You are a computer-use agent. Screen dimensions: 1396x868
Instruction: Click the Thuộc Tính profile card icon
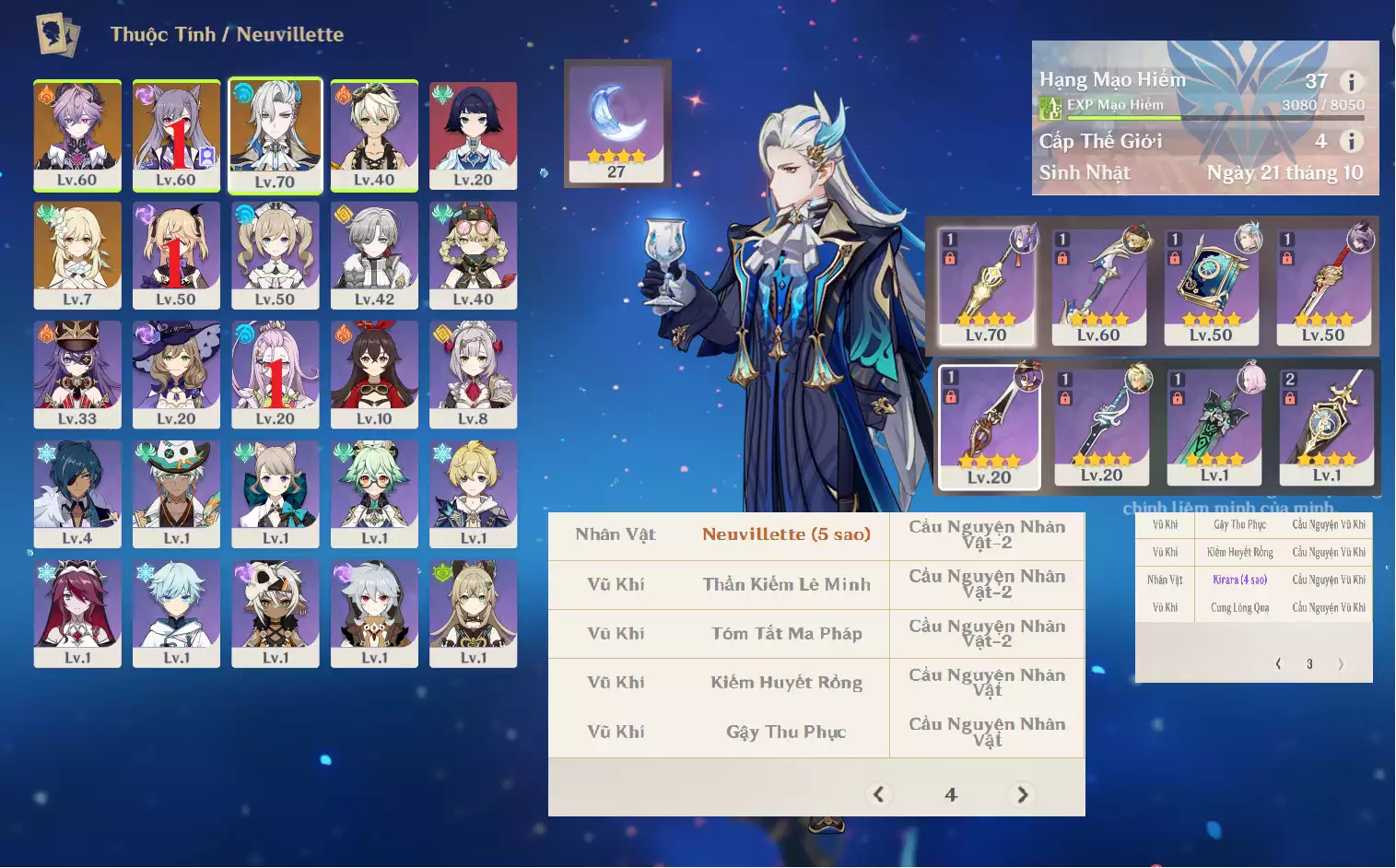(x=57, y=35)
